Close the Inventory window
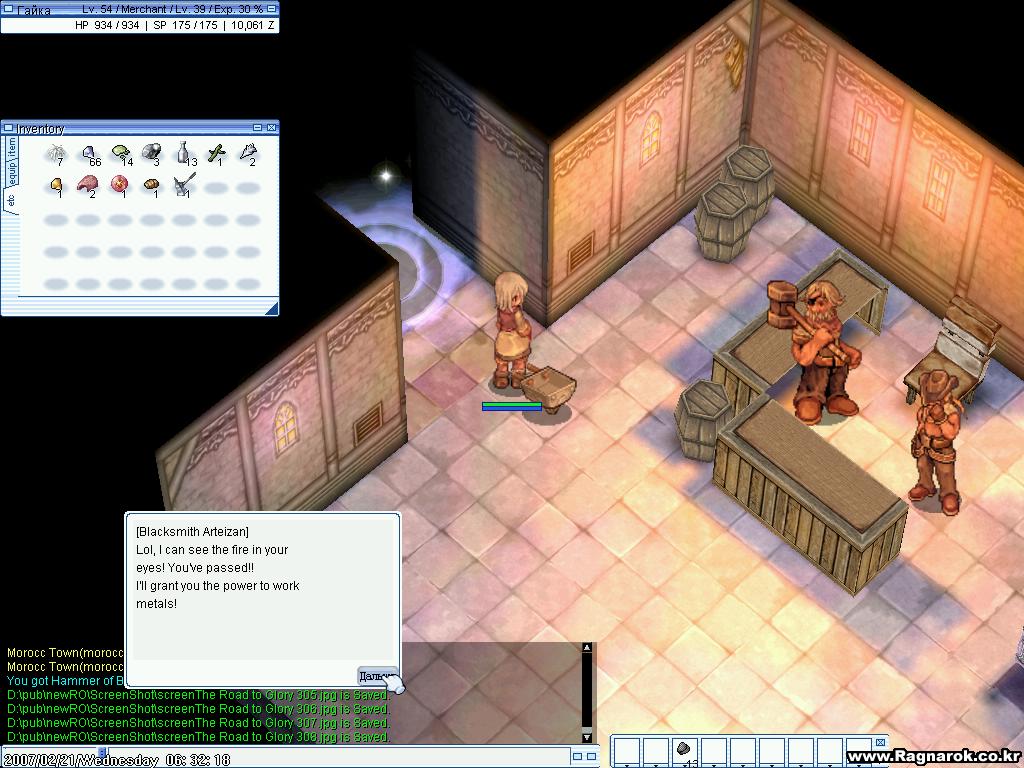The image size is (1024, 768). coord(271,127)
